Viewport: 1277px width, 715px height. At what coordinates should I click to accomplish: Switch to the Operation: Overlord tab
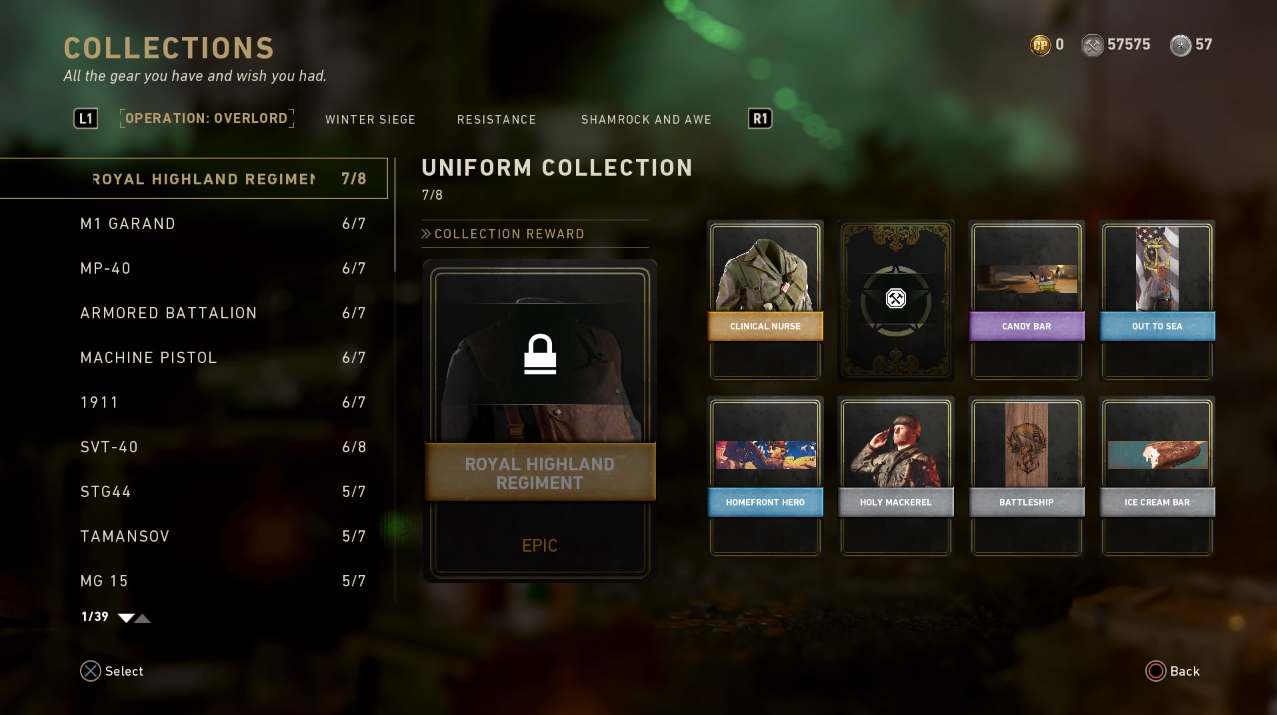(x=206, y=118)
